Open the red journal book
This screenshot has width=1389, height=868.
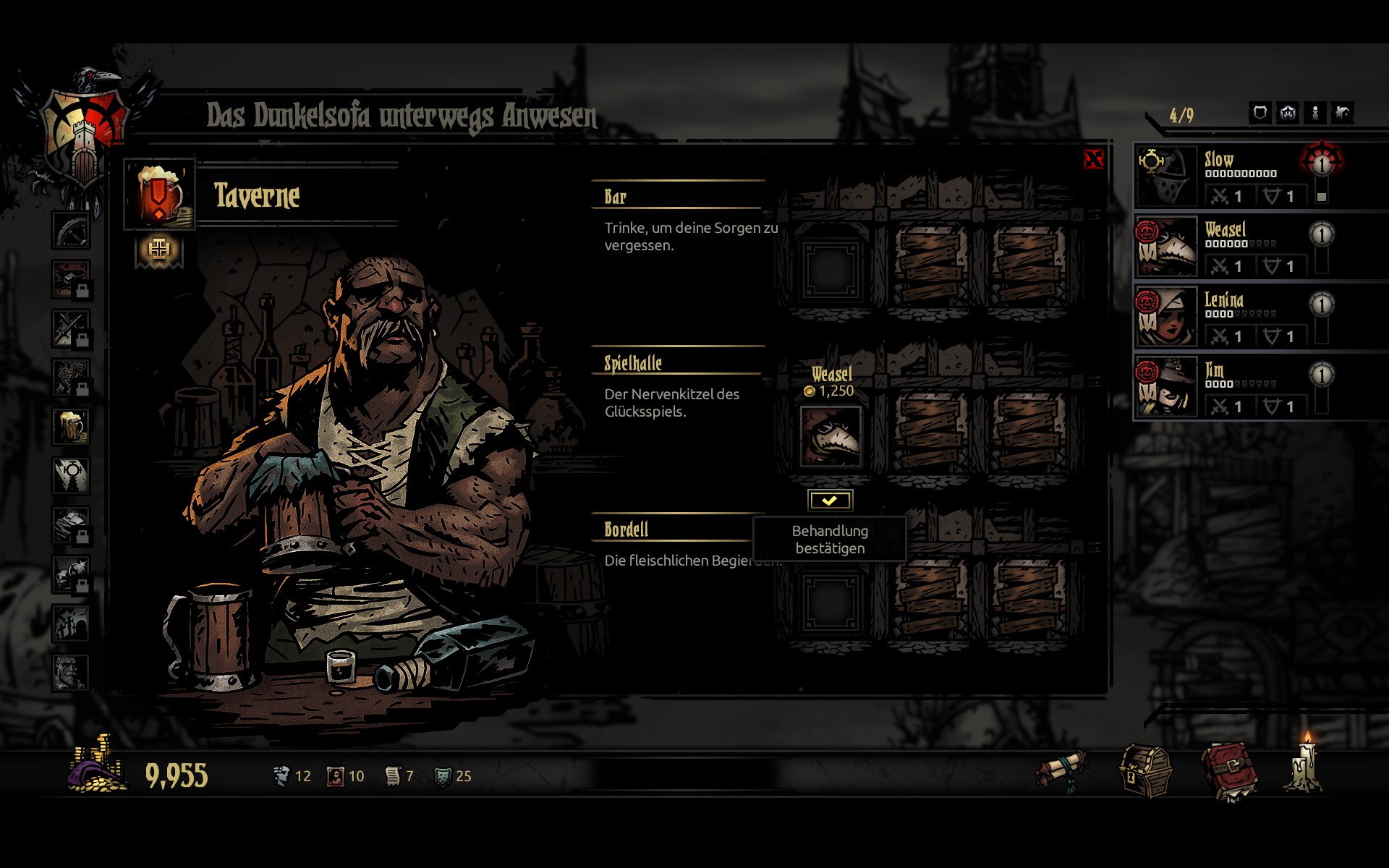1229,773
